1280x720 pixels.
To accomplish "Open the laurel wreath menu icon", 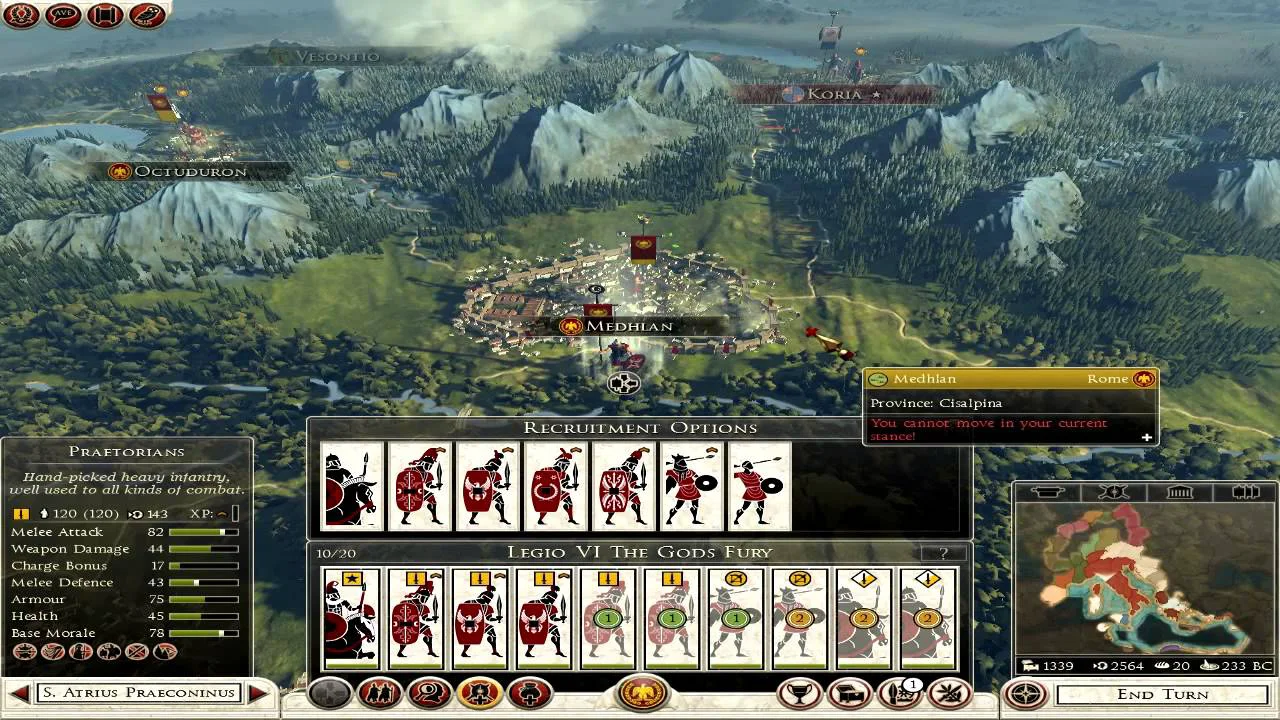I will click(x=20, y=15).
